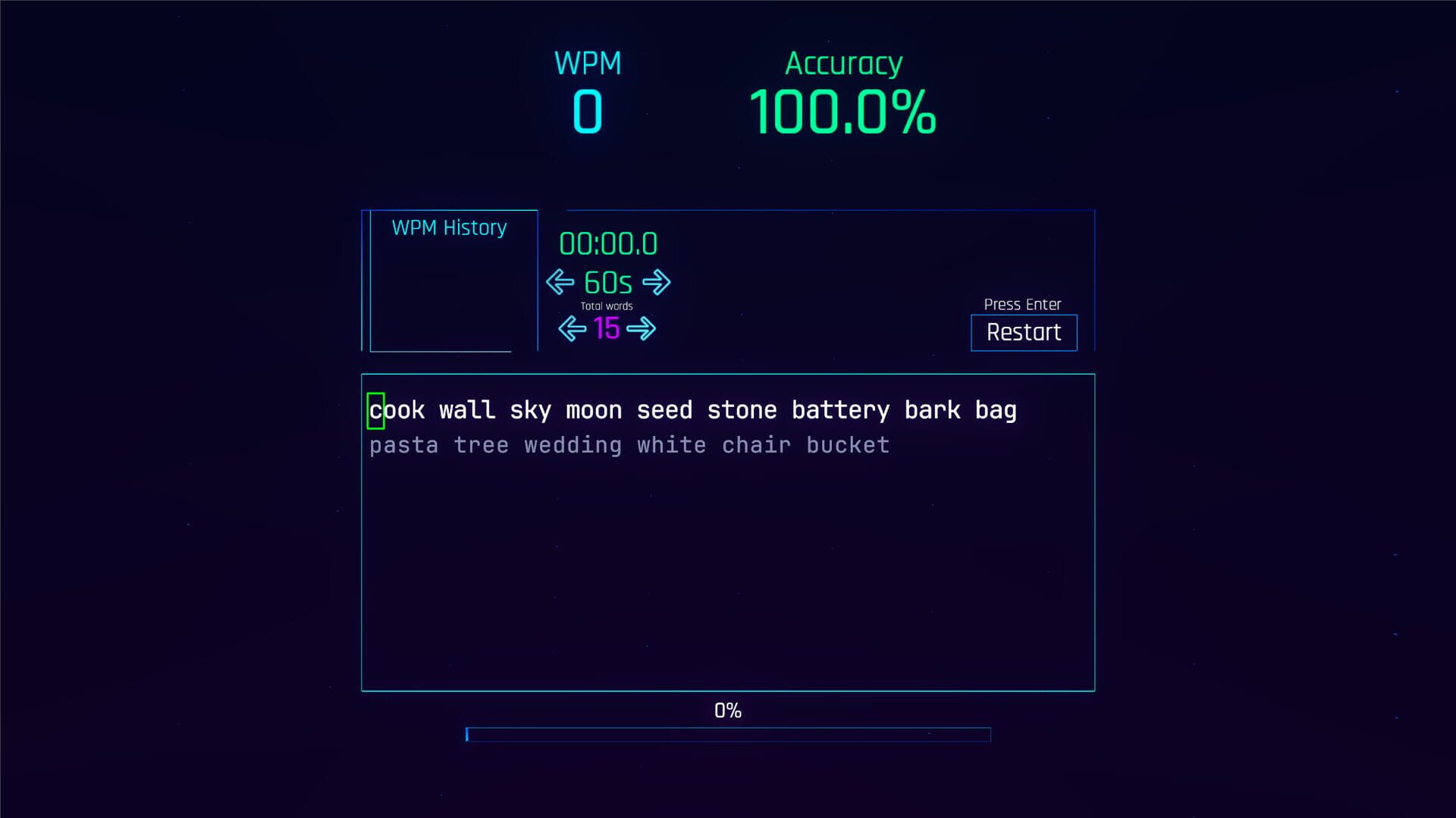Click the arrow right of the pink 15 counter
The image size is (1456, 818).
point(642,328)
